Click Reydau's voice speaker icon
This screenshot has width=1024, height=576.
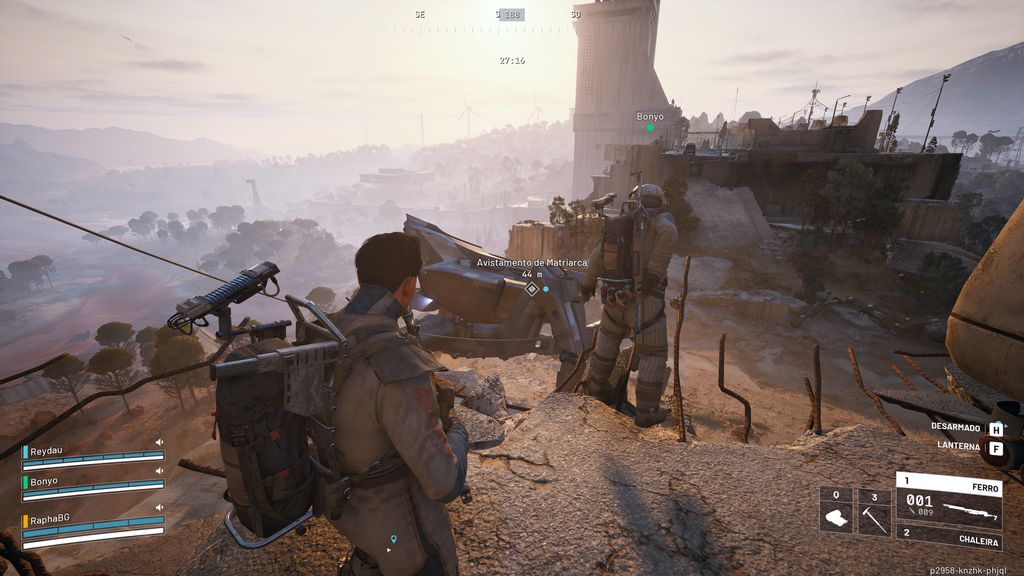coord(159,442)
